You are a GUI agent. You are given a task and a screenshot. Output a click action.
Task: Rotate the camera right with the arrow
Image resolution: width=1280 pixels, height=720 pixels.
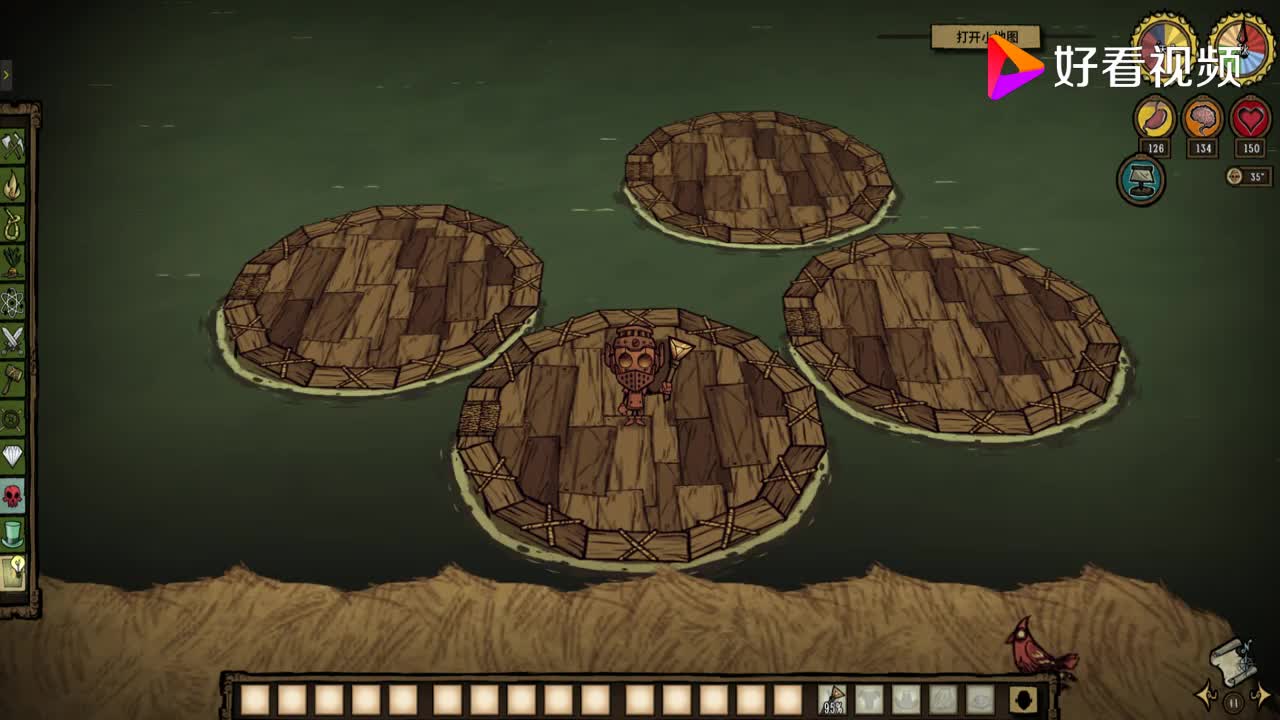tap(1262, 696)
